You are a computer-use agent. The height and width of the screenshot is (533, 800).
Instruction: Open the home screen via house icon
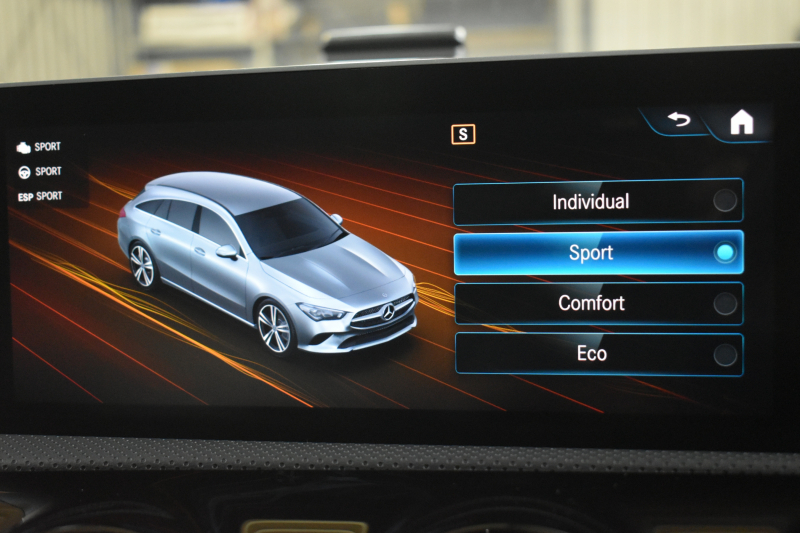click(741, 122)
